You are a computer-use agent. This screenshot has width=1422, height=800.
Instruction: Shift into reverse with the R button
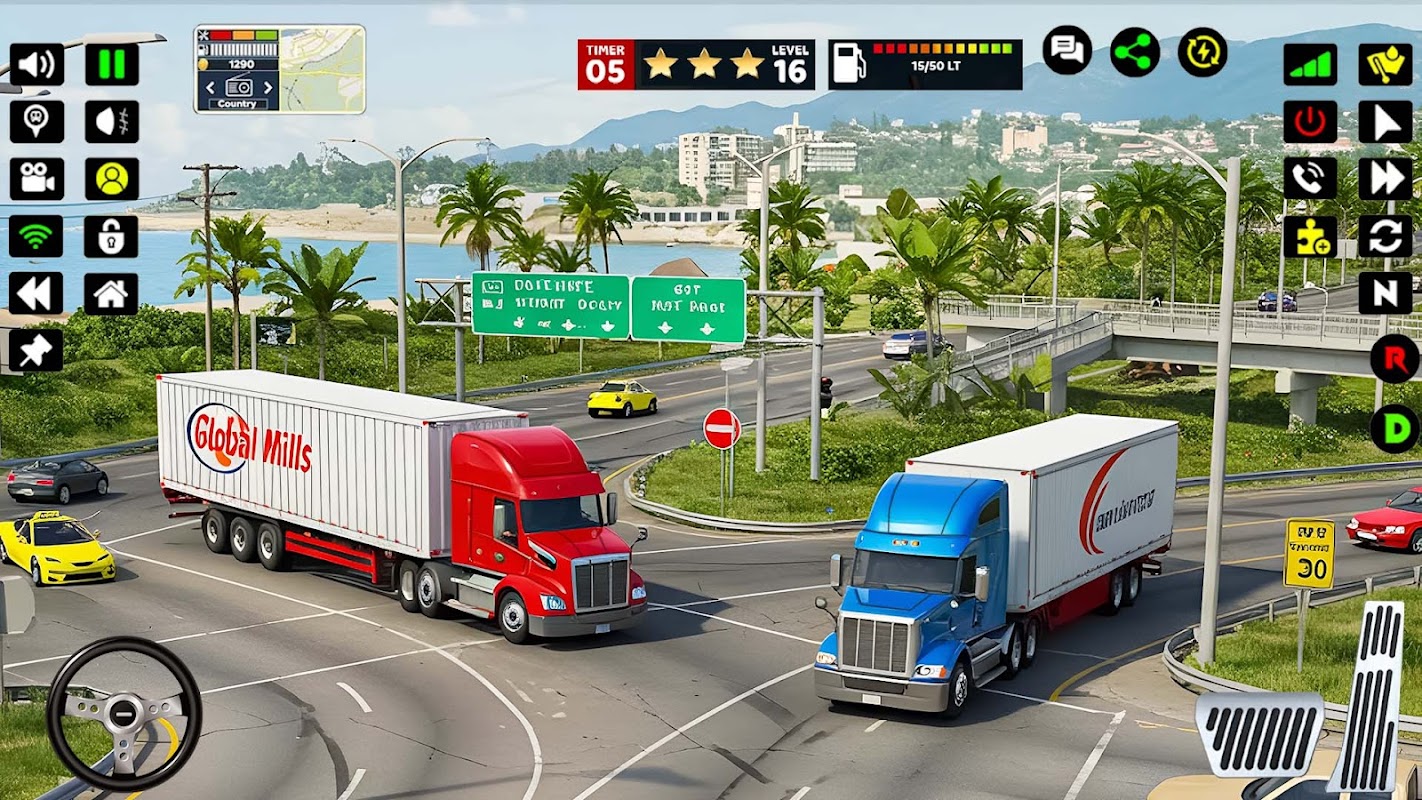pyautogui.click(x=1394, y=359)
